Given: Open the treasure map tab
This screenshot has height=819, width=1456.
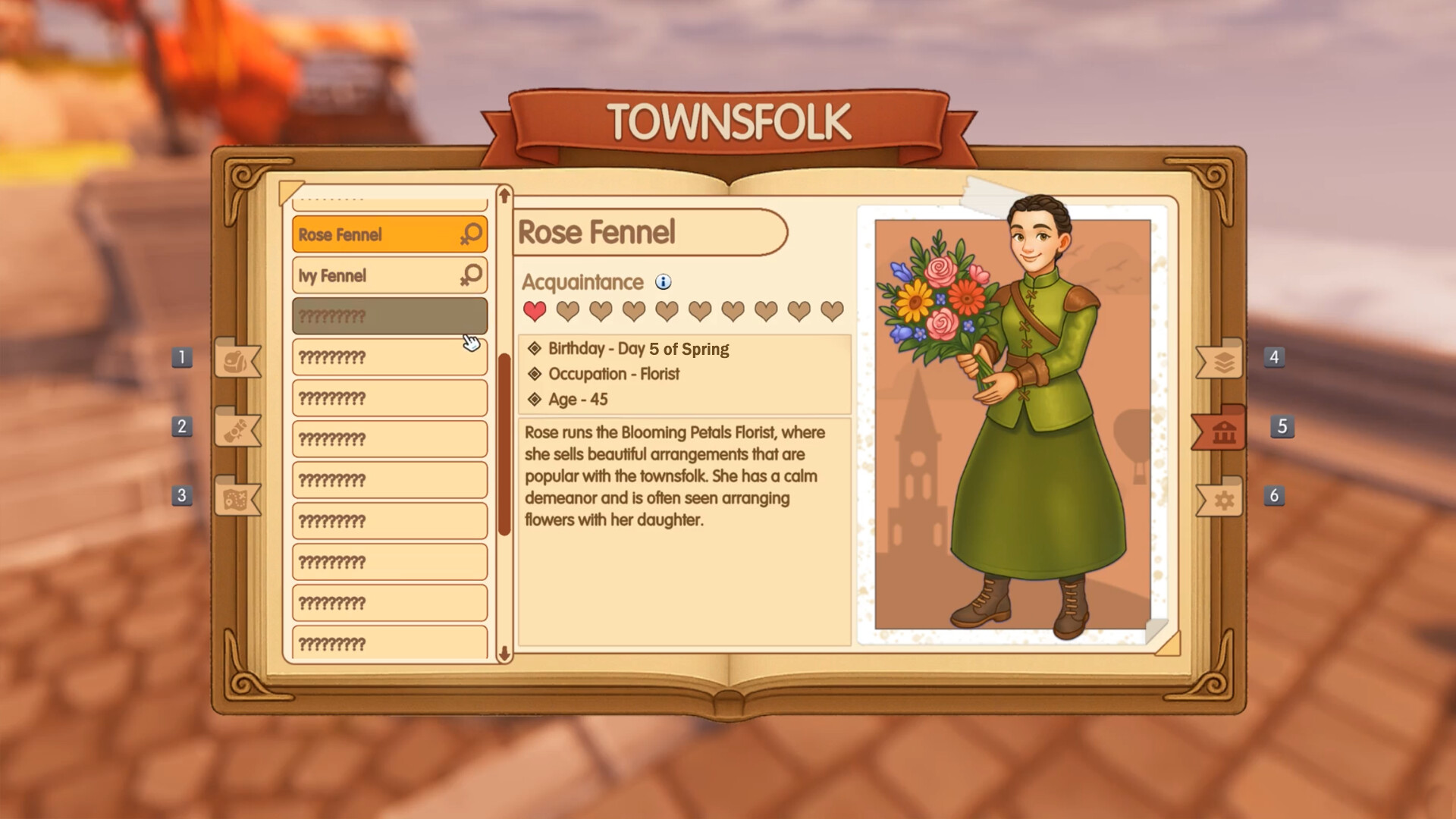Looking at the screenshot, I should 237,499.
